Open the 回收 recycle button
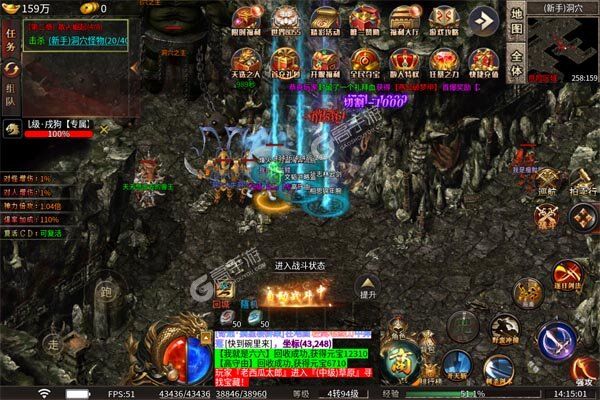The height and width of the screenshot is (400, 600). pos(223,298)
